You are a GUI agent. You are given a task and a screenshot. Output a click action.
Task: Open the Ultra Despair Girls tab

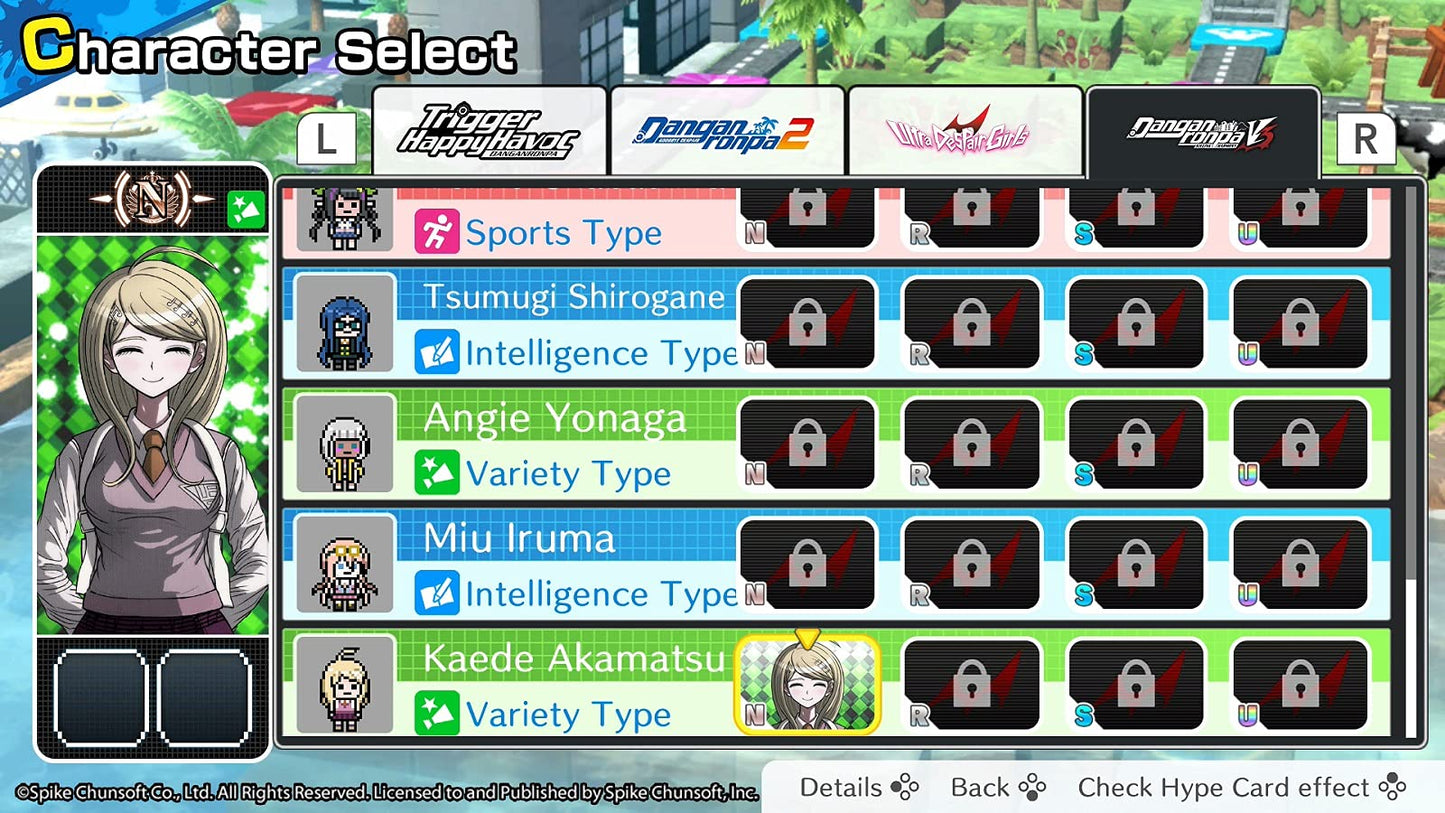click(965, 128)
